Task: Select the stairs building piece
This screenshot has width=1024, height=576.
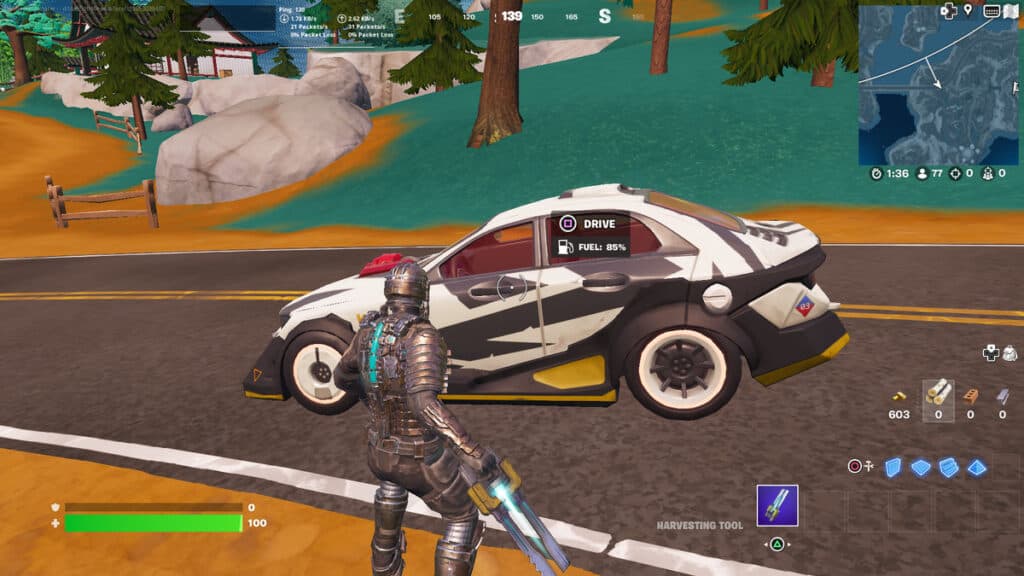Action: tap(948, 467)
